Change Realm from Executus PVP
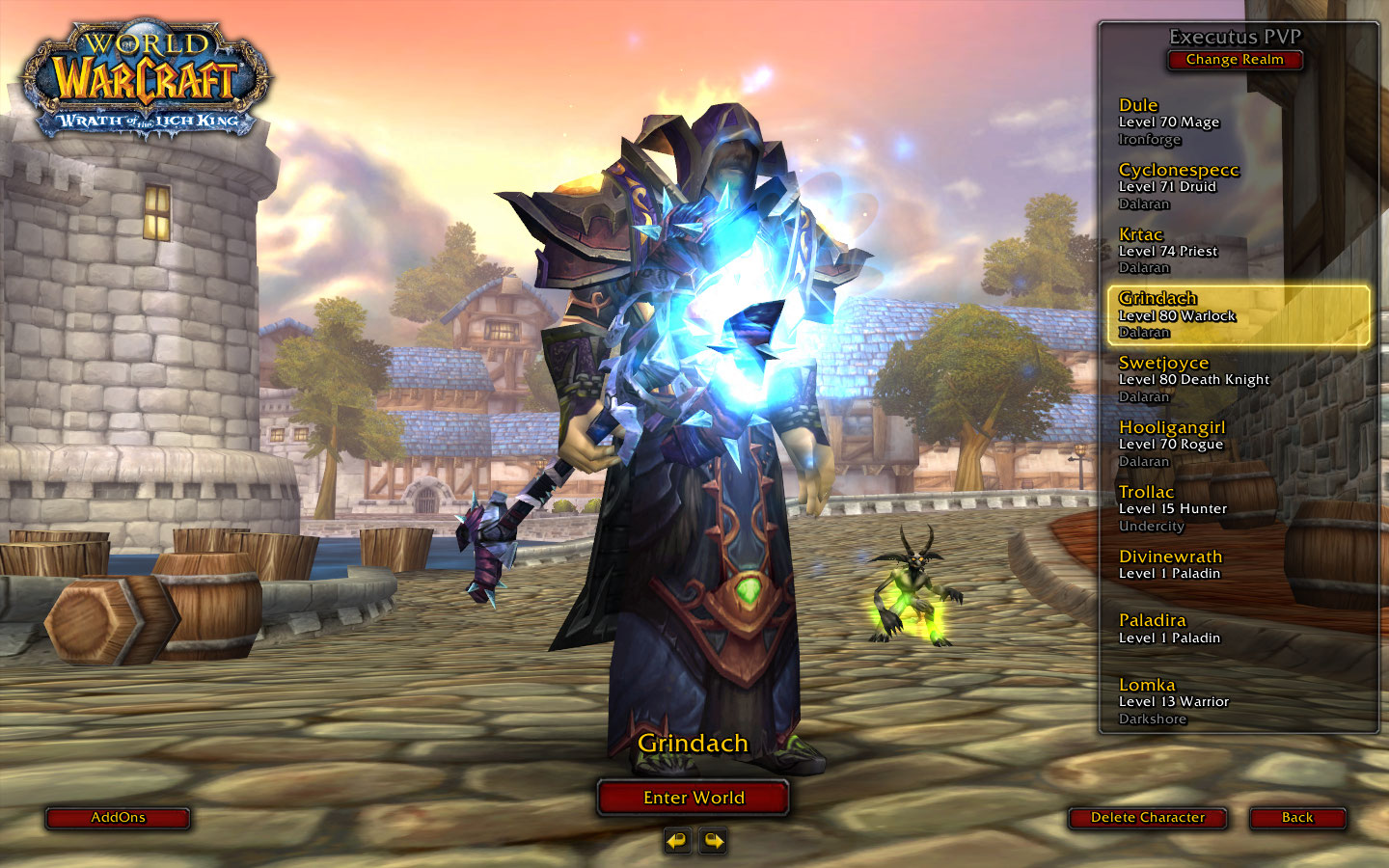This screenshot has height=868, width=1389. coord(1235,60)
